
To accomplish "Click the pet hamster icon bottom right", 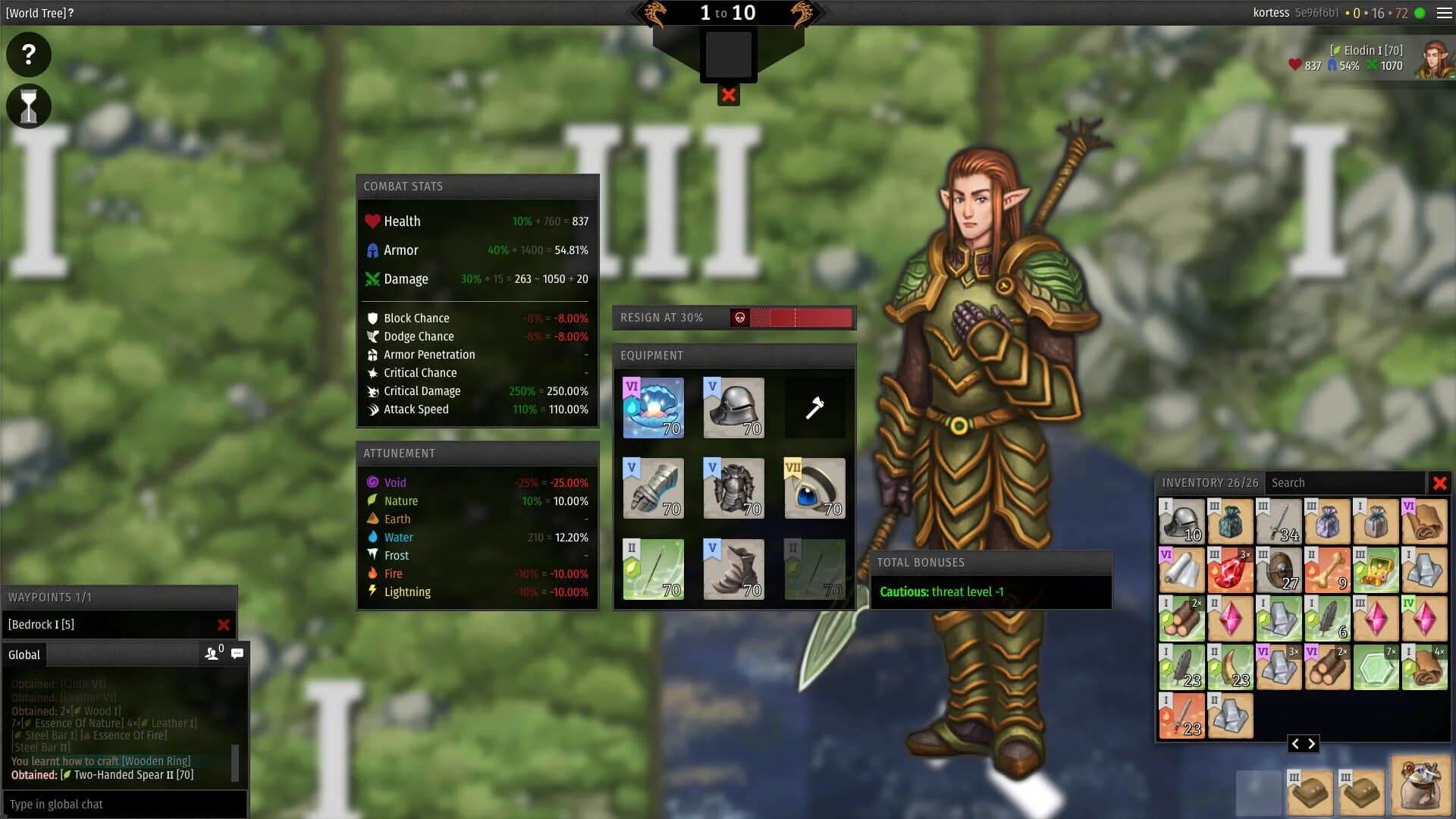I will point(1422,787).
